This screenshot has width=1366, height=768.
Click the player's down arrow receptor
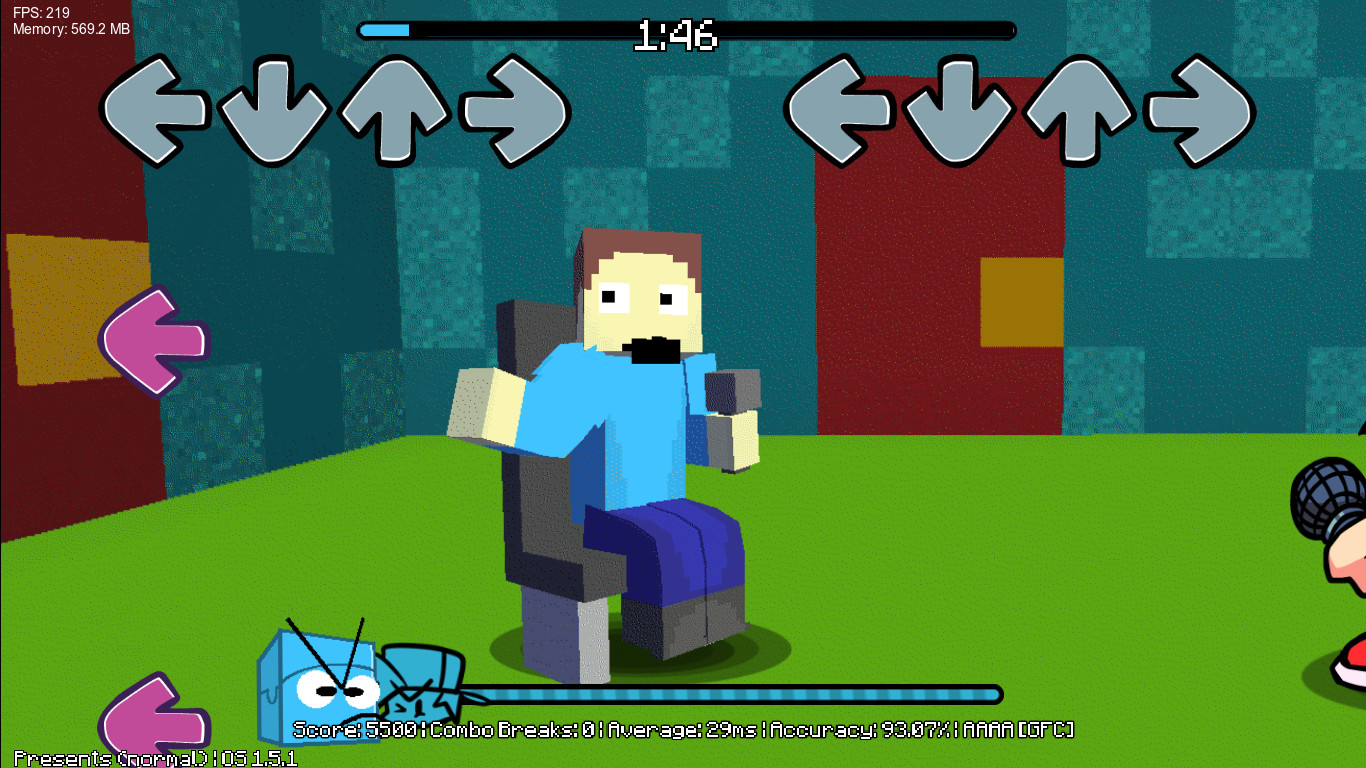[x=960, y=110]
